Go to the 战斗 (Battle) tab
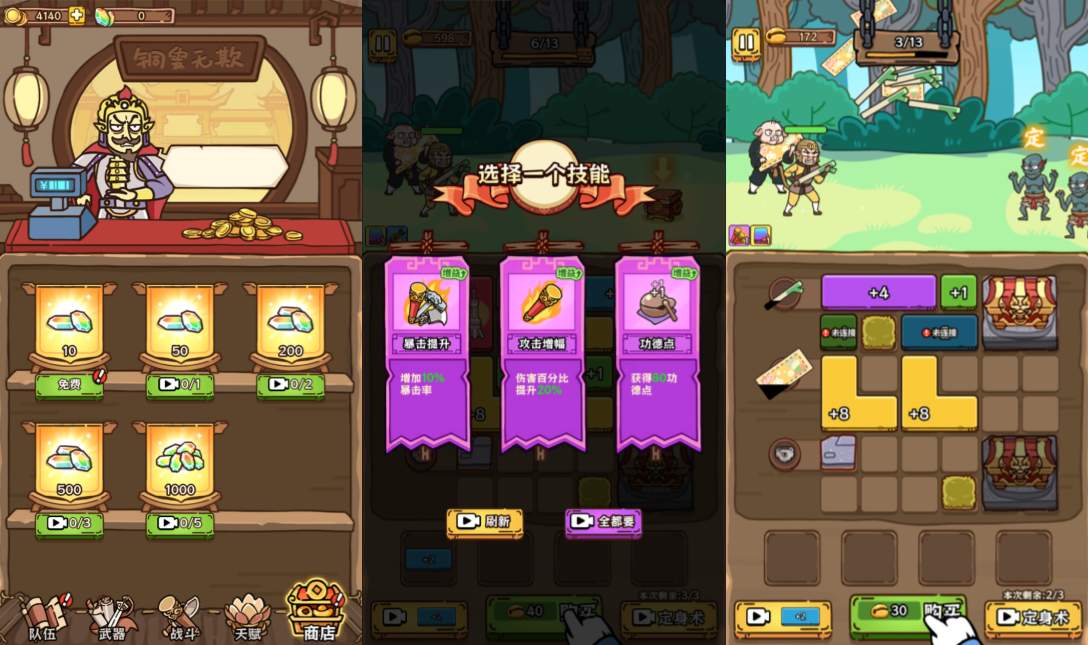 click(x=180, y=616)
